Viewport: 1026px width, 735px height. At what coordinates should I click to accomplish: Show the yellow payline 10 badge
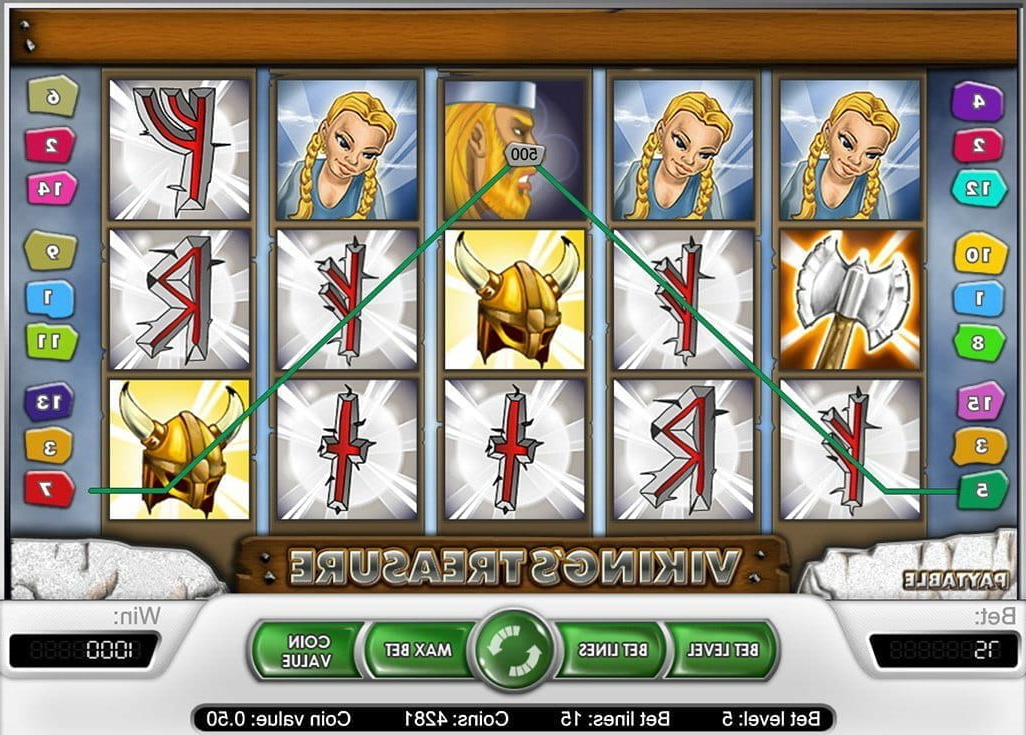(977, 254)
